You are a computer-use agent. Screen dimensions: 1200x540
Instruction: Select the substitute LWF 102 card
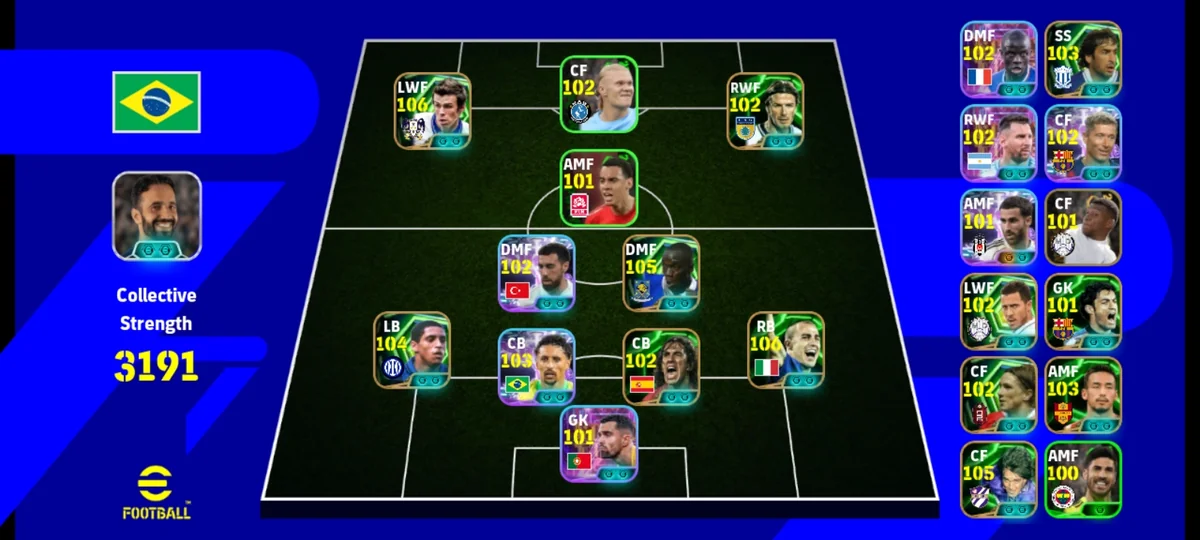pyautogui.click(x=998, y=311)
